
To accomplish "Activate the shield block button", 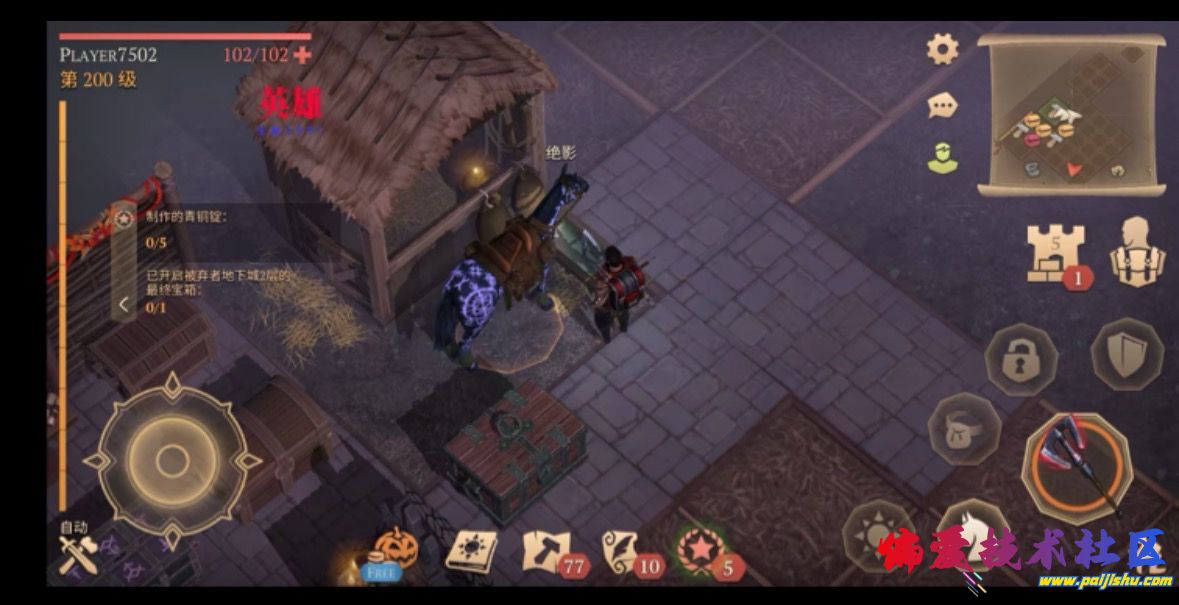I will (1127, 355).
